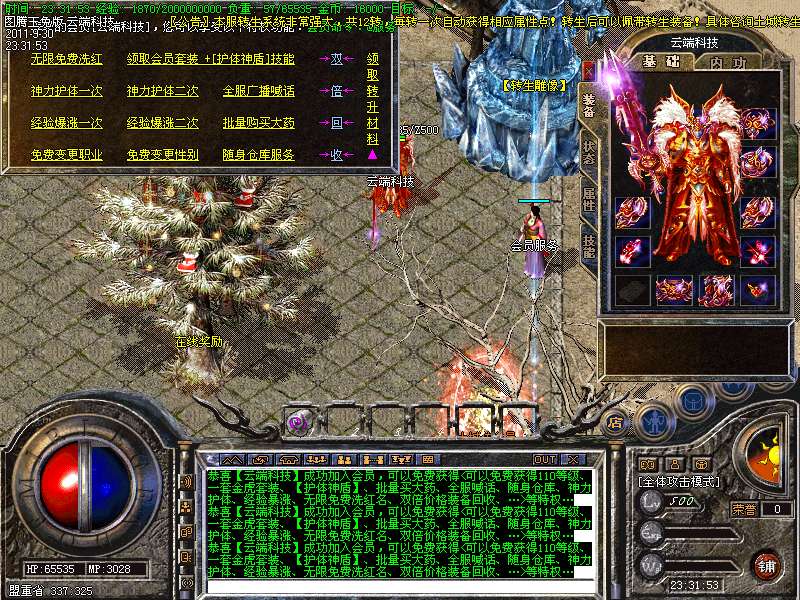800x600 pixels.
Task: Close the character equipment panel
Action: (x=587, y=70)
